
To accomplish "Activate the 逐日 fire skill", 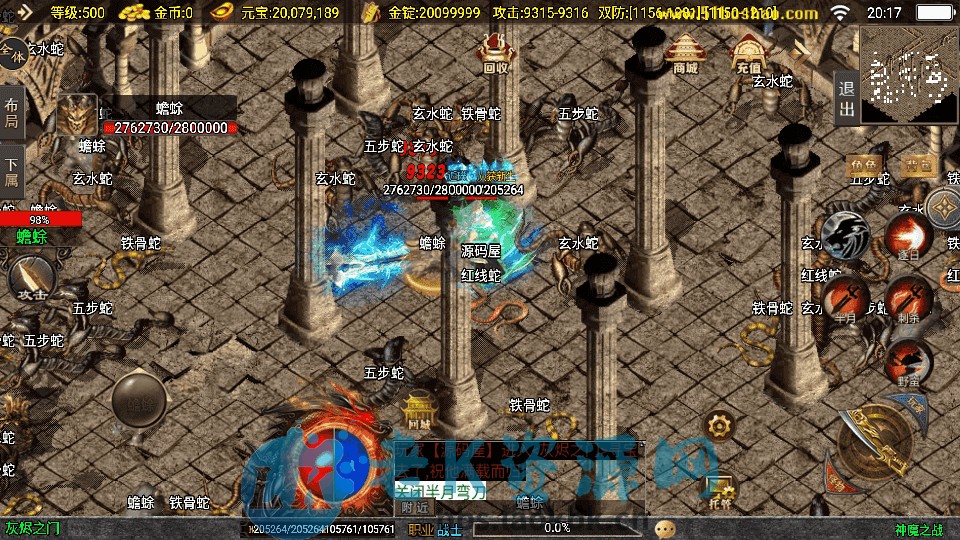I will point(908,237).
